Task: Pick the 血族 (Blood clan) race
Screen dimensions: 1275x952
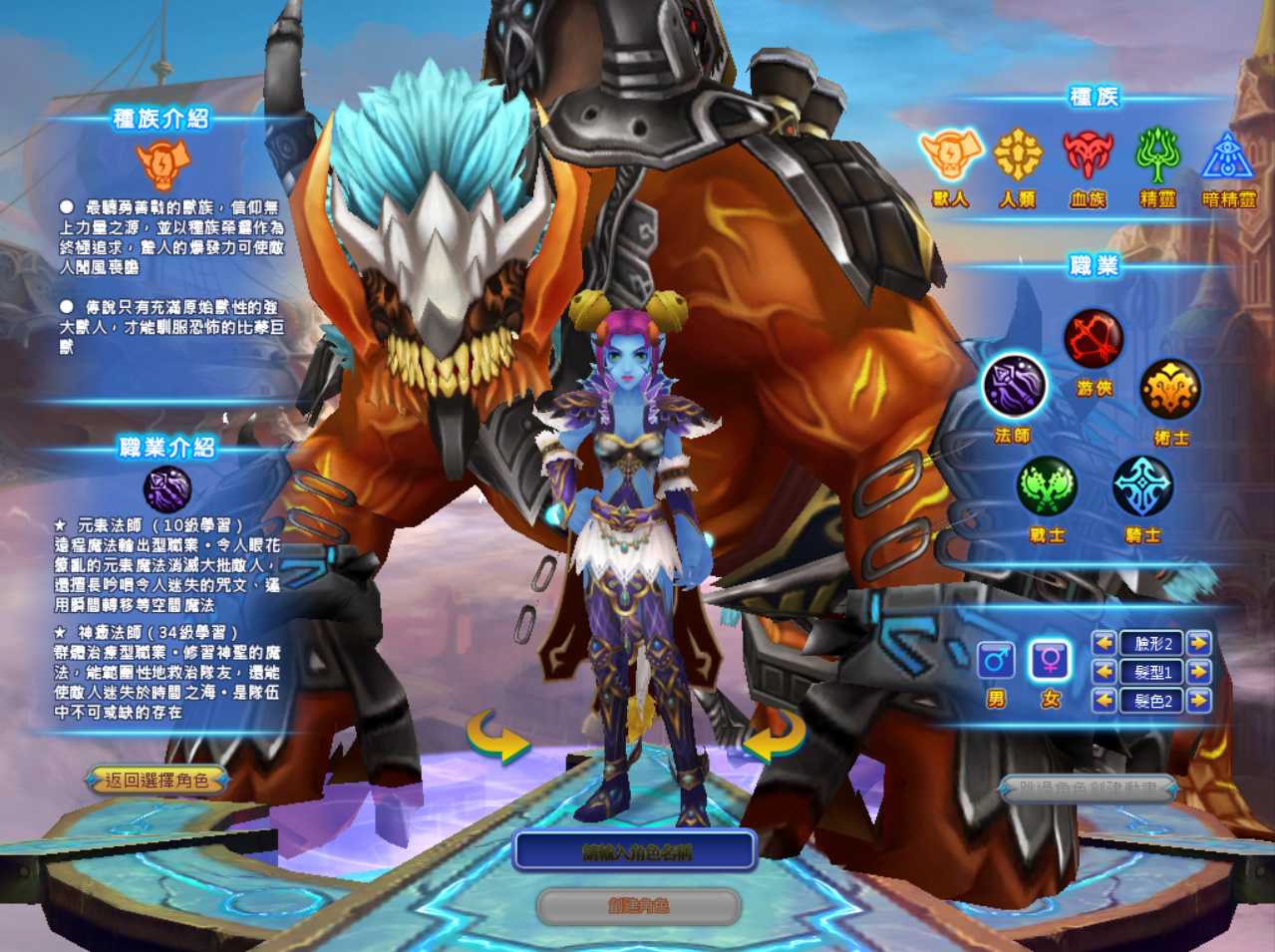Action: point(1088,156)
